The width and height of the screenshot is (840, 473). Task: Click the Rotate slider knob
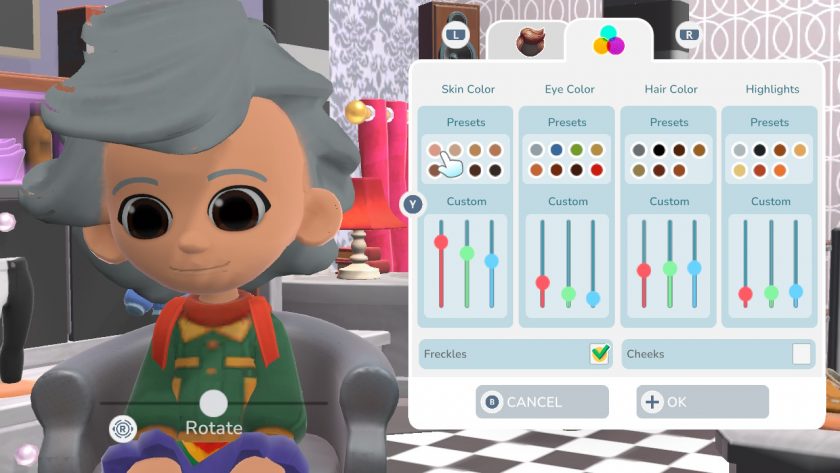click(x=213, y=403)
